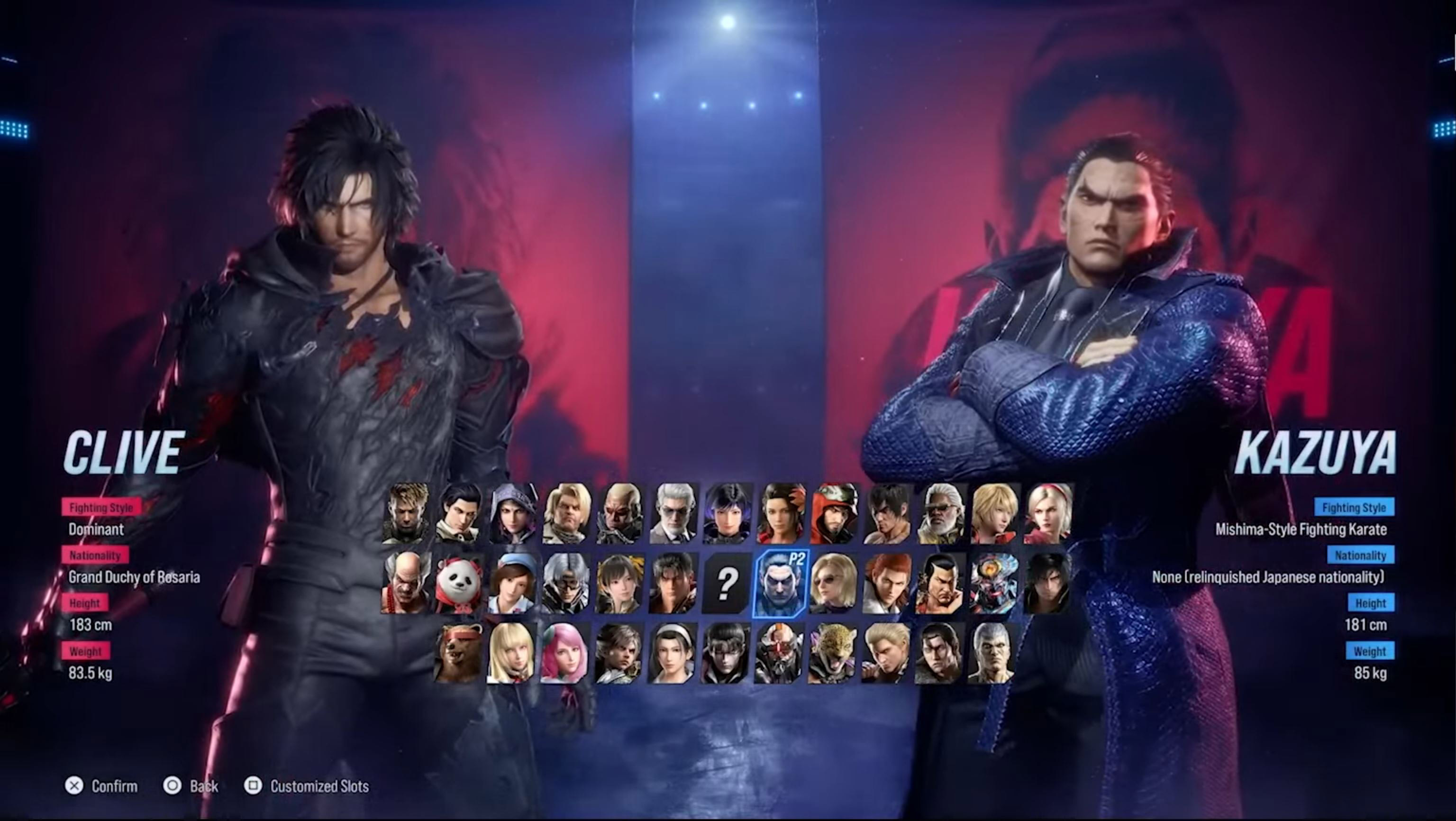Select Feng, the portrait with slicked topknot hair
Viewport: 1456px width, 821px height.
(x=940, y=583)
